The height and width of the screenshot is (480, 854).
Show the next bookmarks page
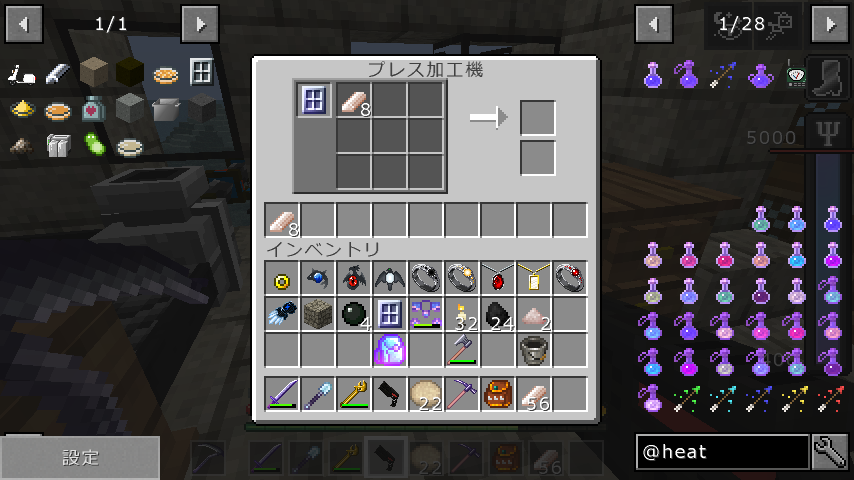pos(200,22)
